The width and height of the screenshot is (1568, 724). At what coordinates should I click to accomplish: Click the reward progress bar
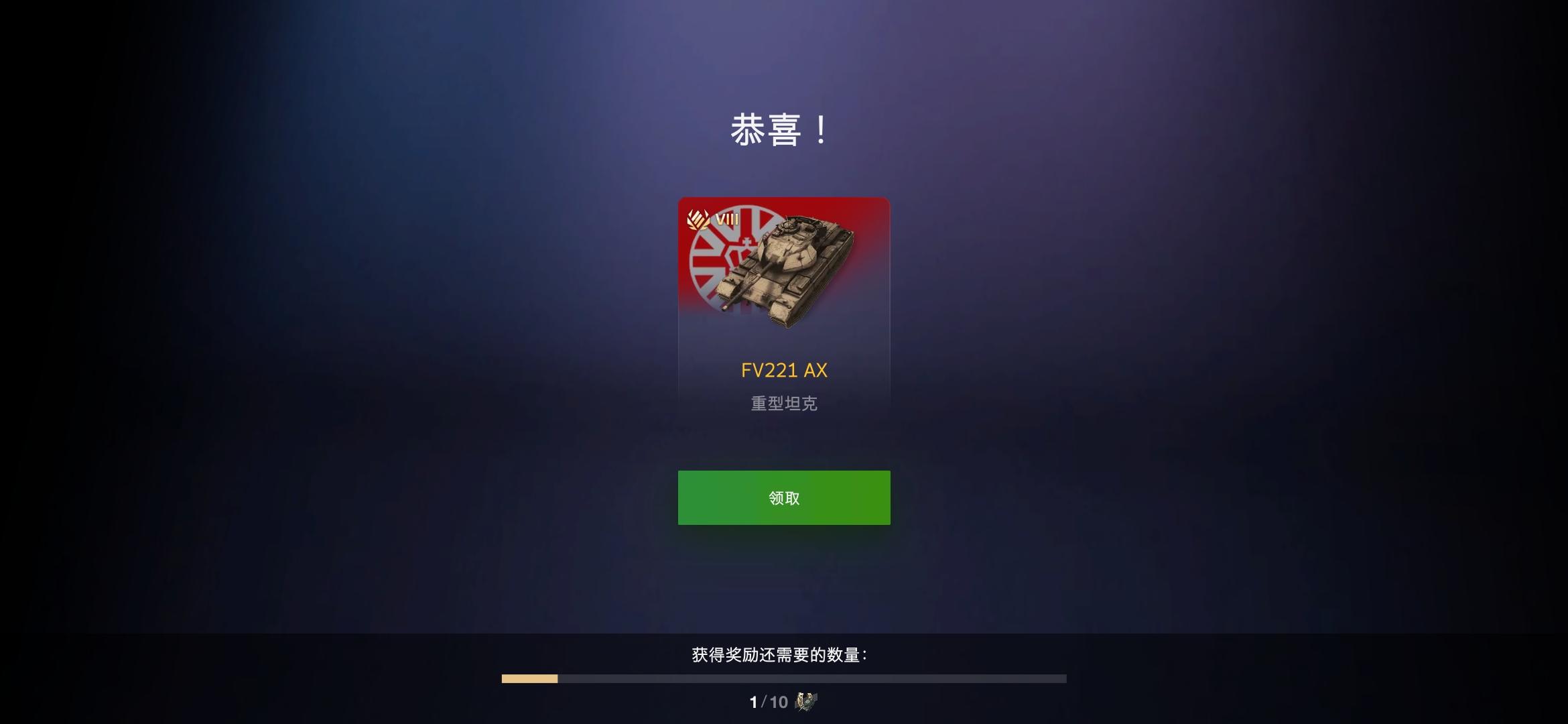point(784,678)
